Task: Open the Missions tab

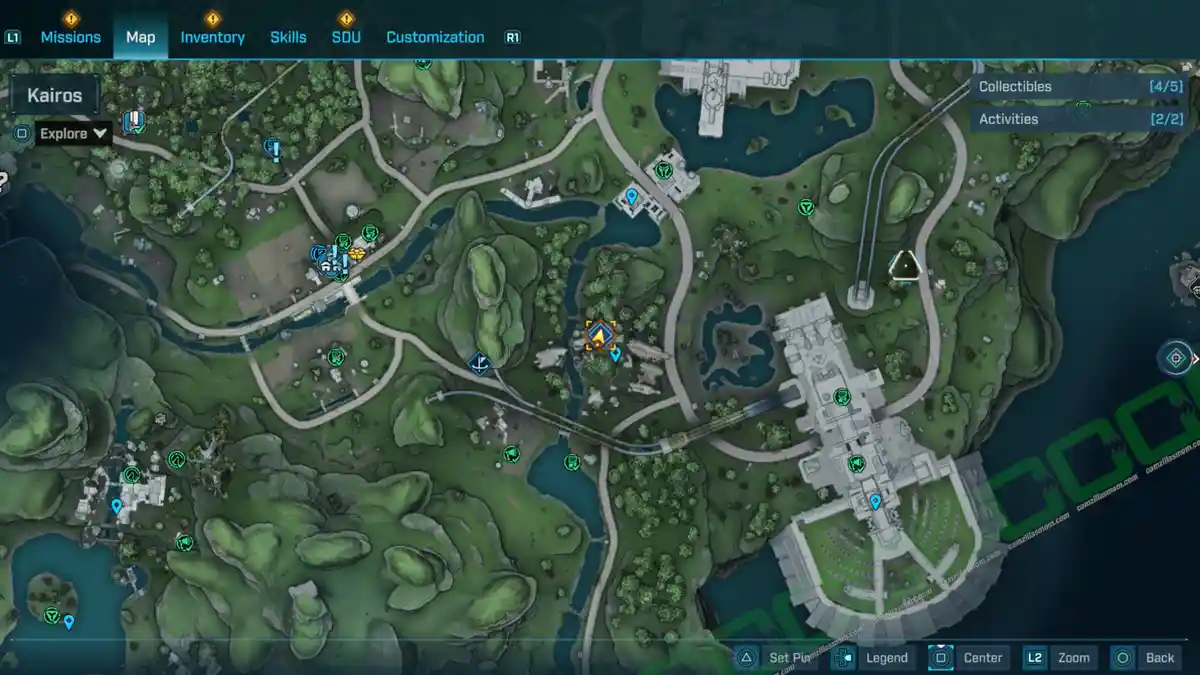Action: (70, 37)
